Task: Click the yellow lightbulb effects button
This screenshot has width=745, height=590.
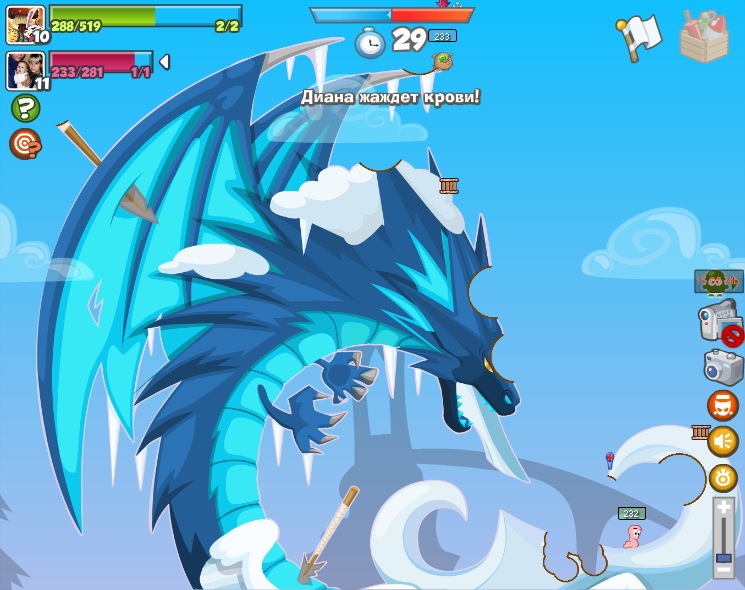Action: click(x=723, y=478)
